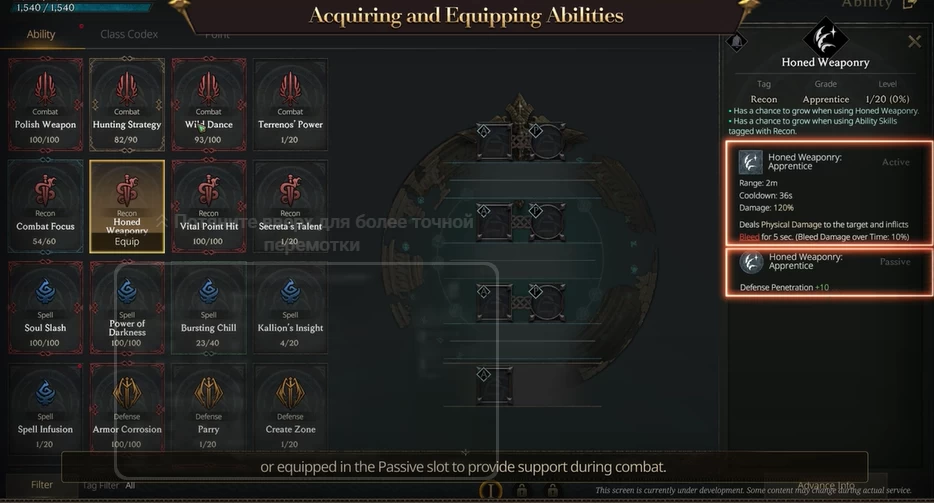Screen dimensions: 934x503
Task: Select the Parry defense ability
Action: tap(209, 404)
